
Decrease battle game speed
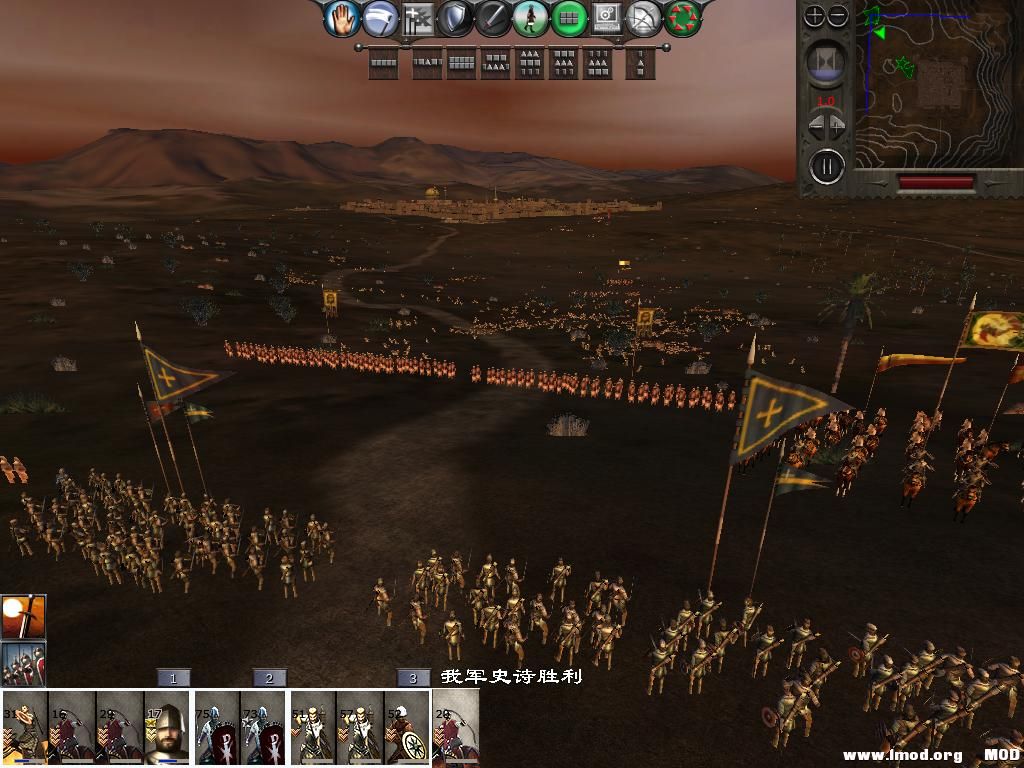[x=815, y=127]
